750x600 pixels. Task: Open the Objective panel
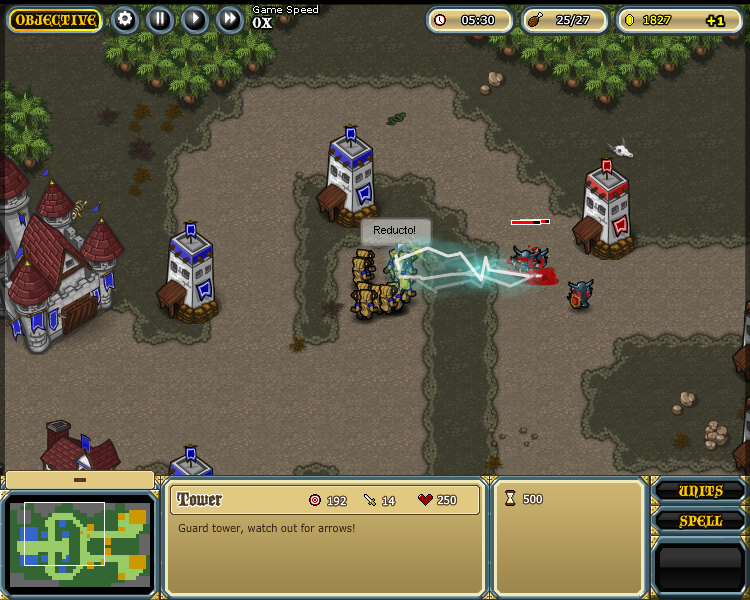(55, 20)
